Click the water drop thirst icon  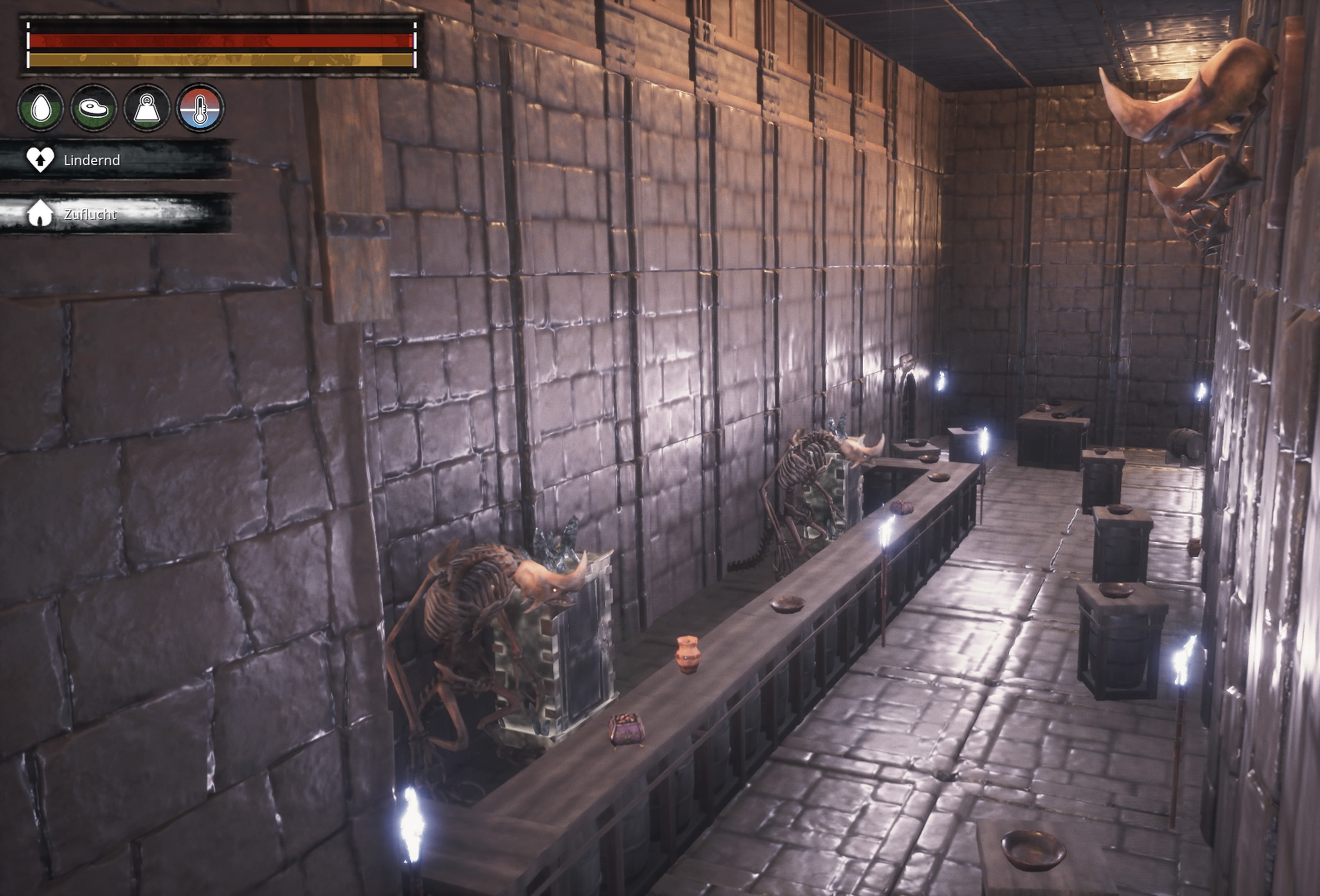tap(40, 108)
